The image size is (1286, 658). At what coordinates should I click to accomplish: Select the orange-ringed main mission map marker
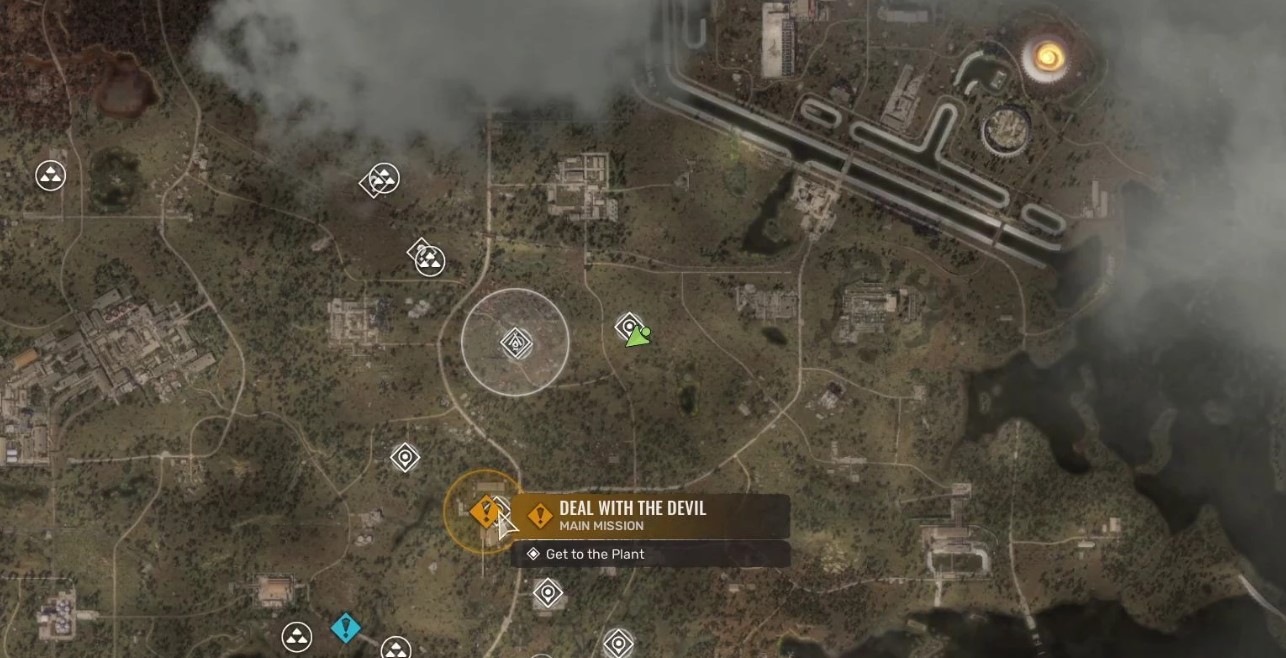coord(485,512)
